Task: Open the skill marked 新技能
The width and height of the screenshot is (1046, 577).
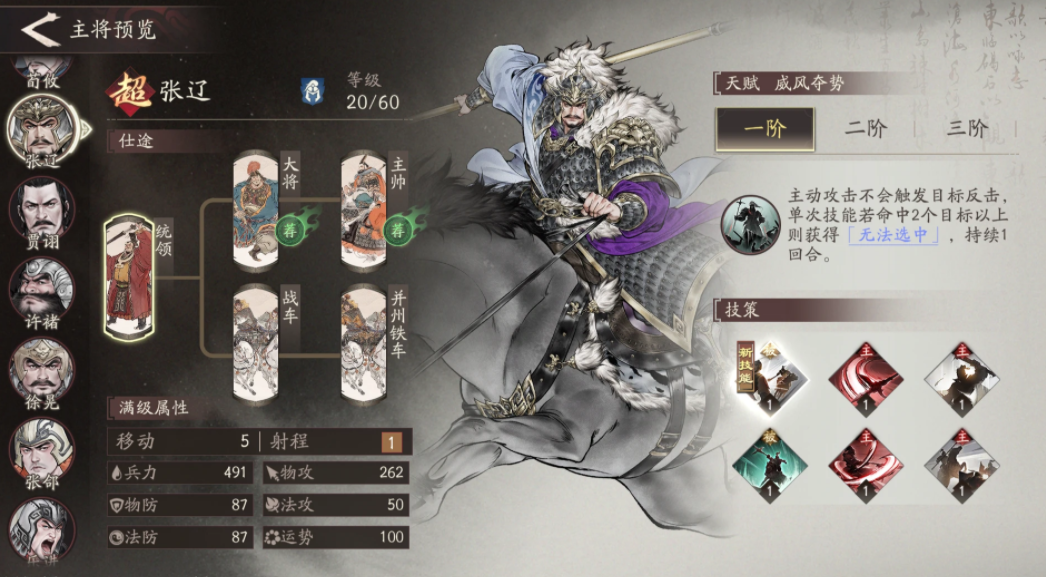Action: [771, 379]
